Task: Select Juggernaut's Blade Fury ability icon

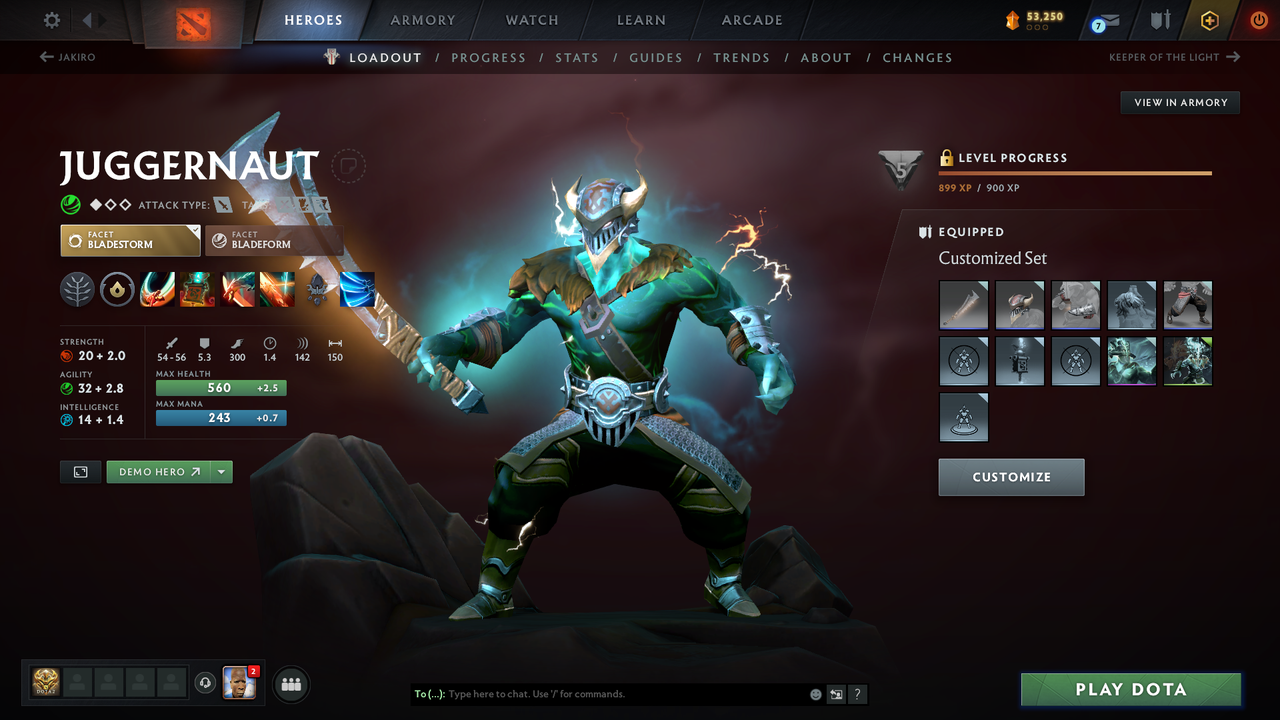Action: (x=157, y=289)
